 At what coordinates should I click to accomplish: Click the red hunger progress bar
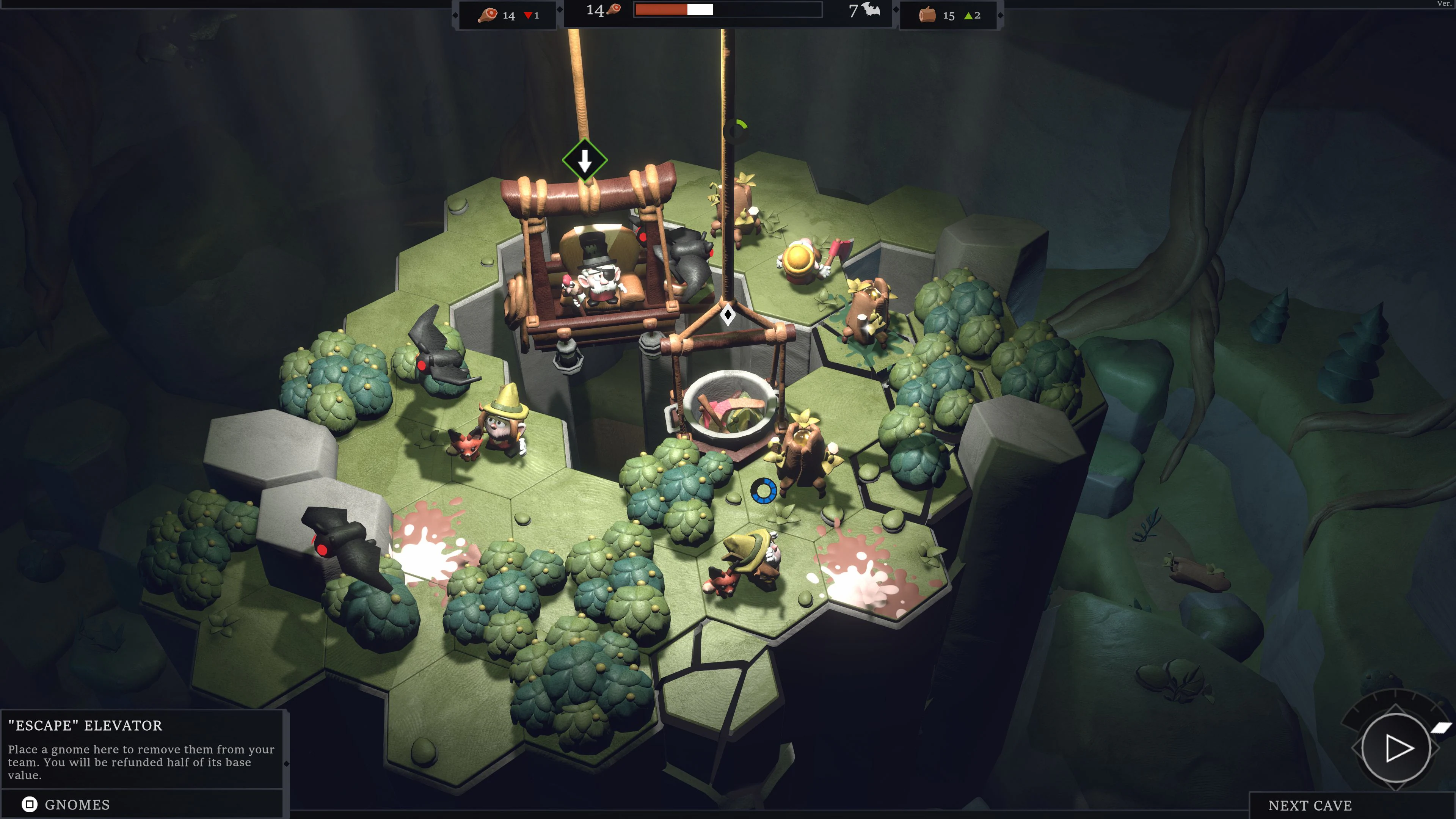661,9
